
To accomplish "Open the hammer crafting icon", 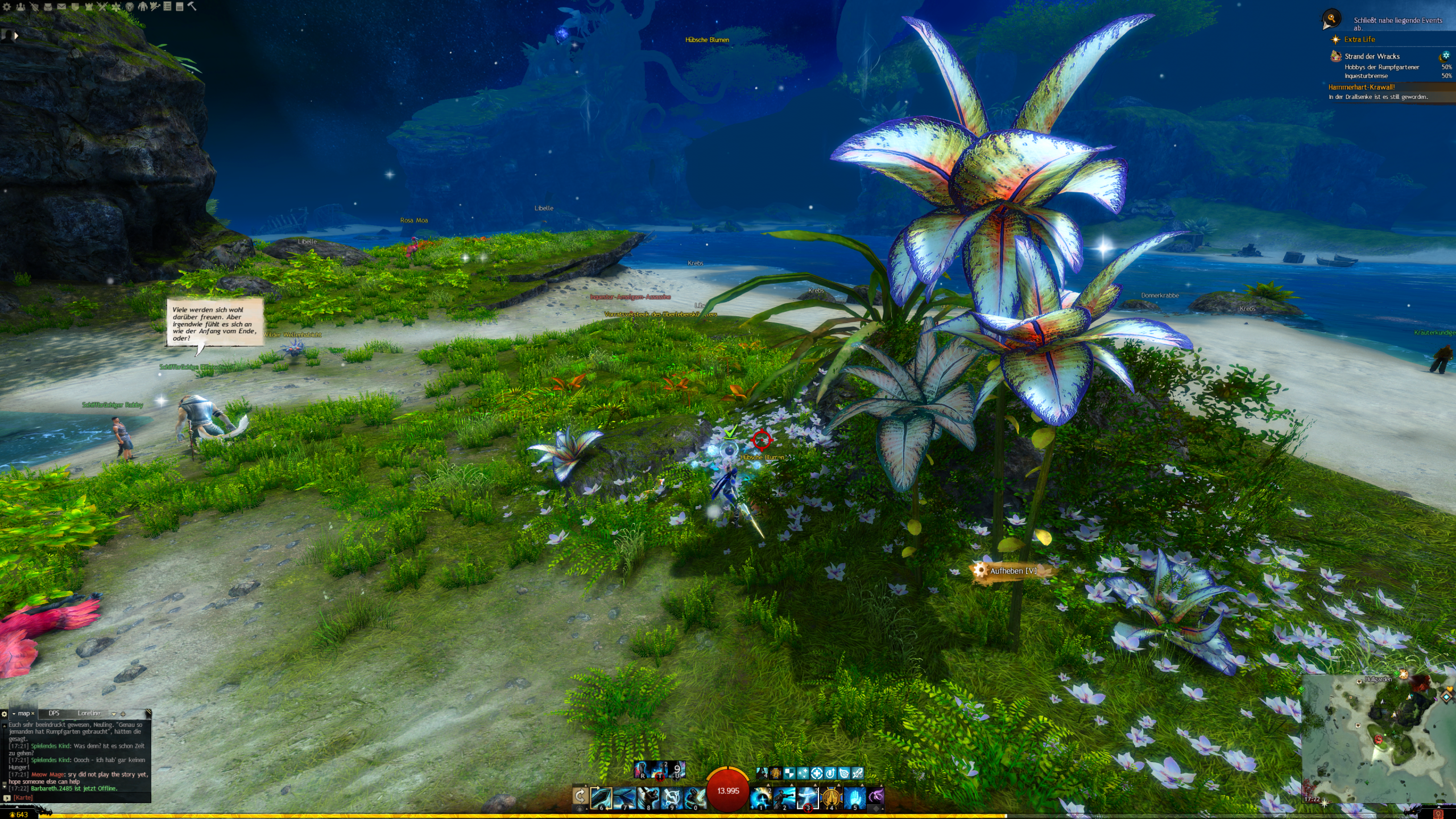I will click(192, 7).
